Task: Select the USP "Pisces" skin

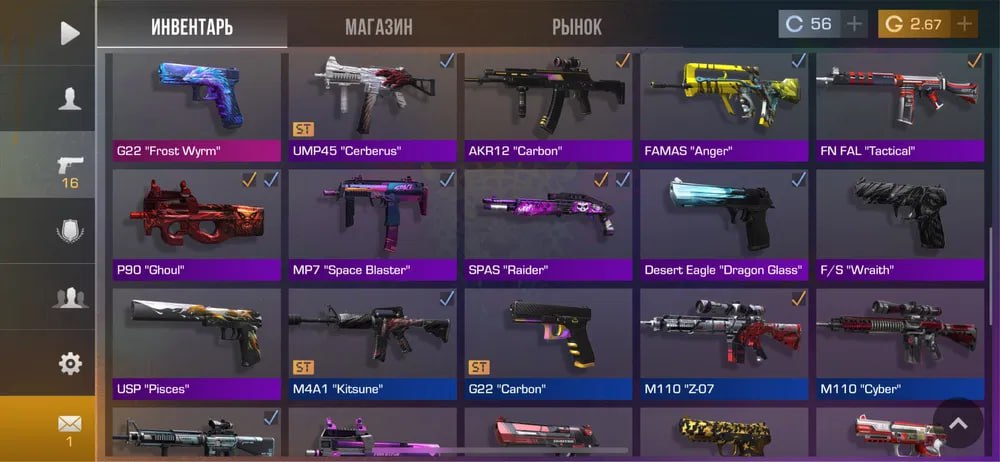Action: [x=196, y=343]
